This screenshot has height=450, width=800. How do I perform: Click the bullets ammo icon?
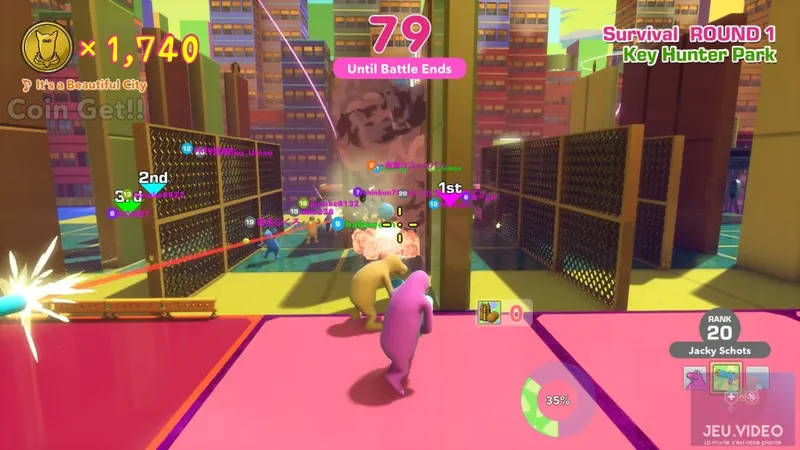point(489,313)
